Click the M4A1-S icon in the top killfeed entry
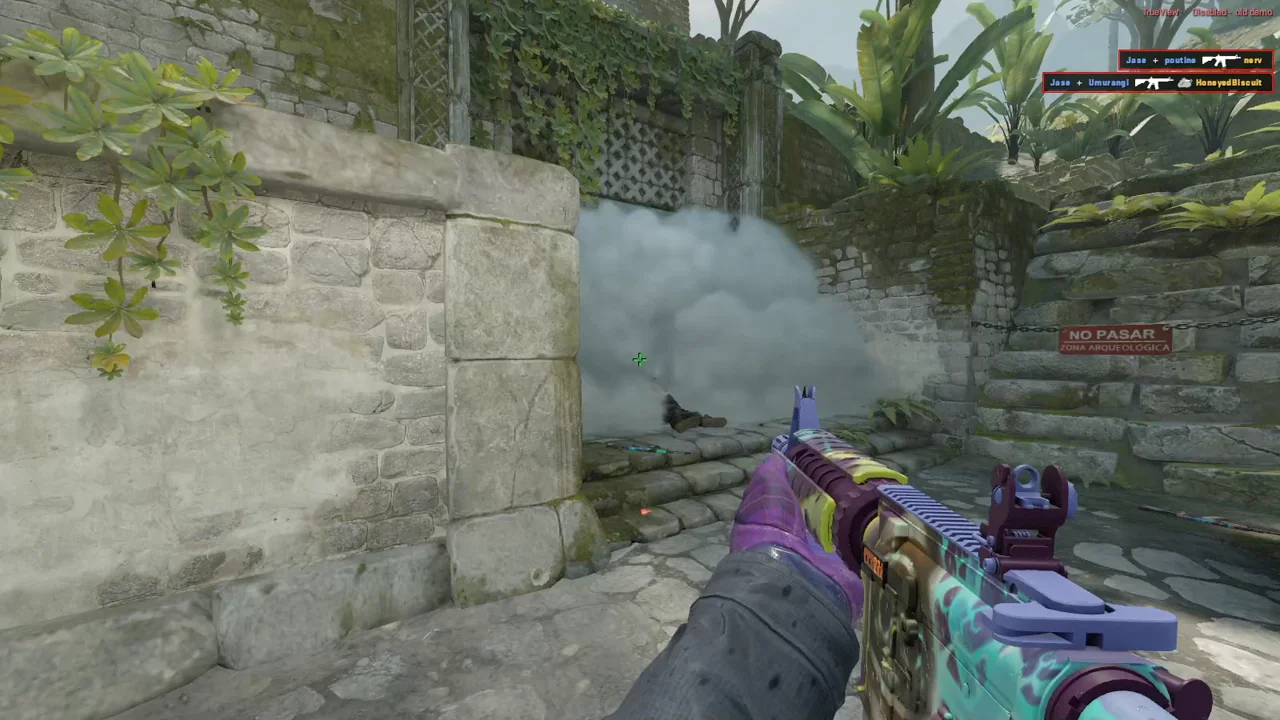 point(1220,60)
